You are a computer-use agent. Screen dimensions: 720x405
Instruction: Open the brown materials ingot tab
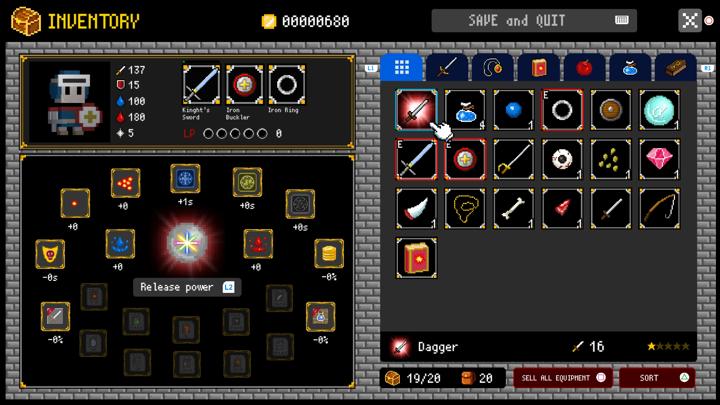675,67
